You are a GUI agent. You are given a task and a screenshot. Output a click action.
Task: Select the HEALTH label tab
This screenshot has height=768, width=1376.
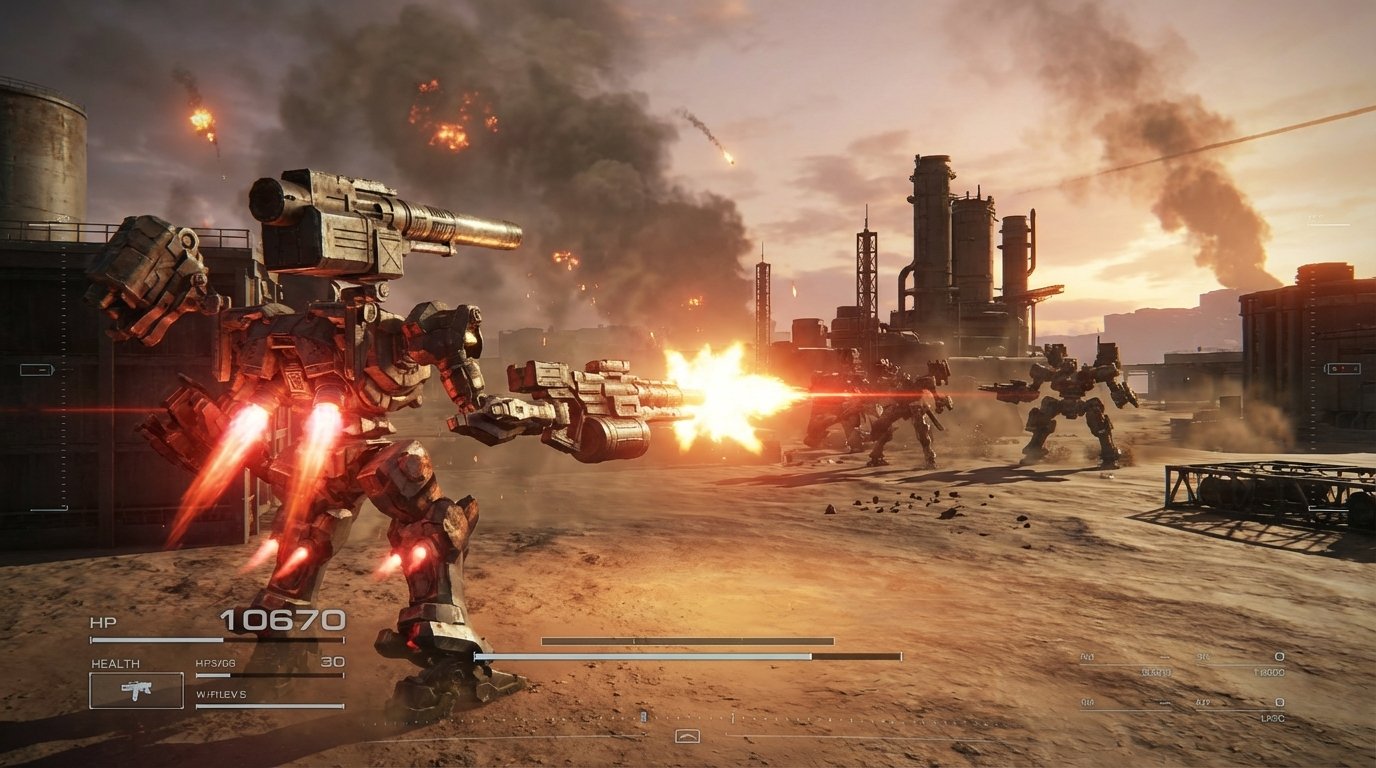[115, 663]
